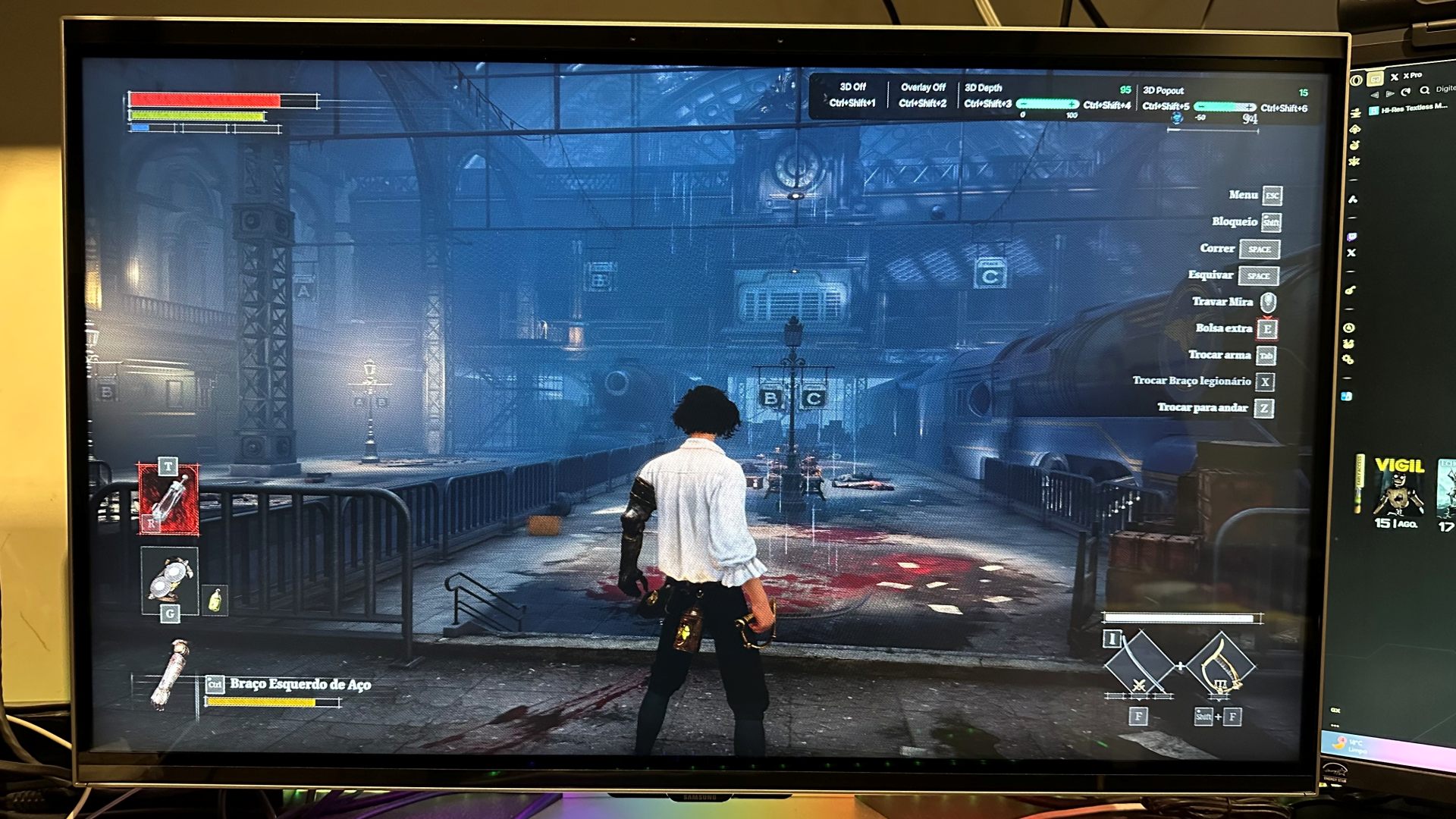Viewport: 1456px width, 819px height.
Task: Select the grindstone item slot
Action: coord(170,578)
